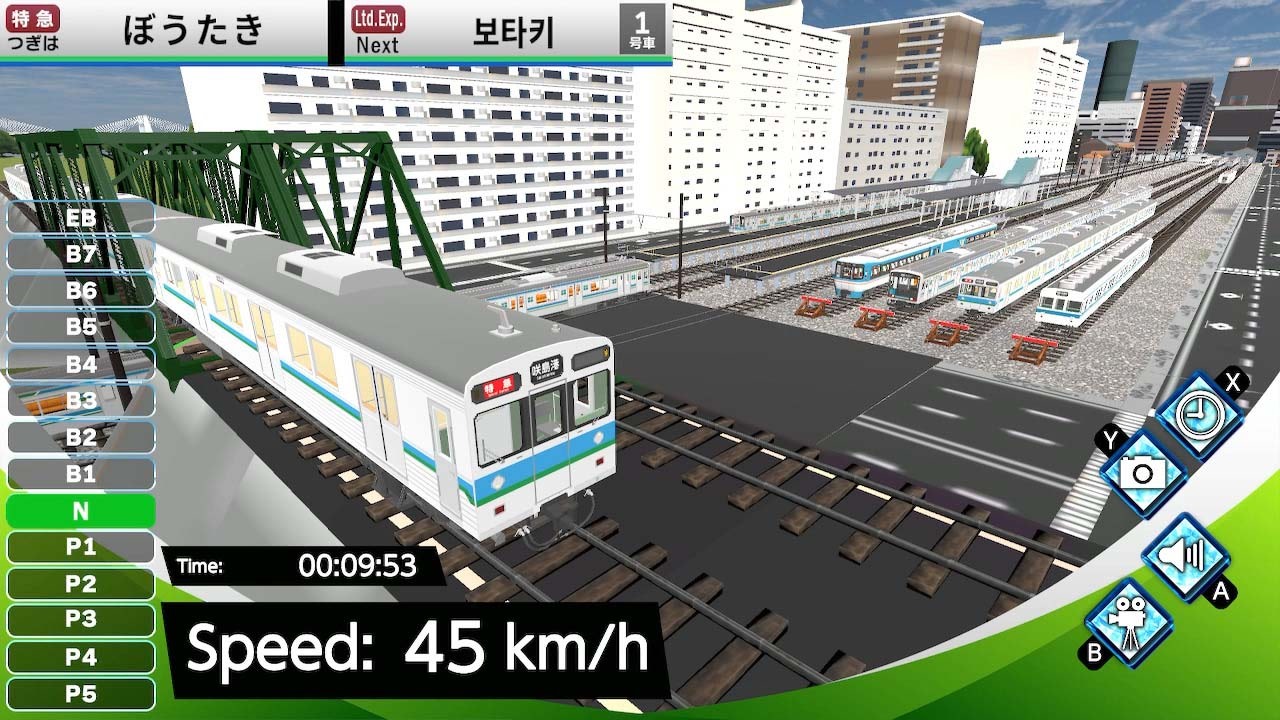Open the clock overlay with the X icon

[x=1199, y=411]
